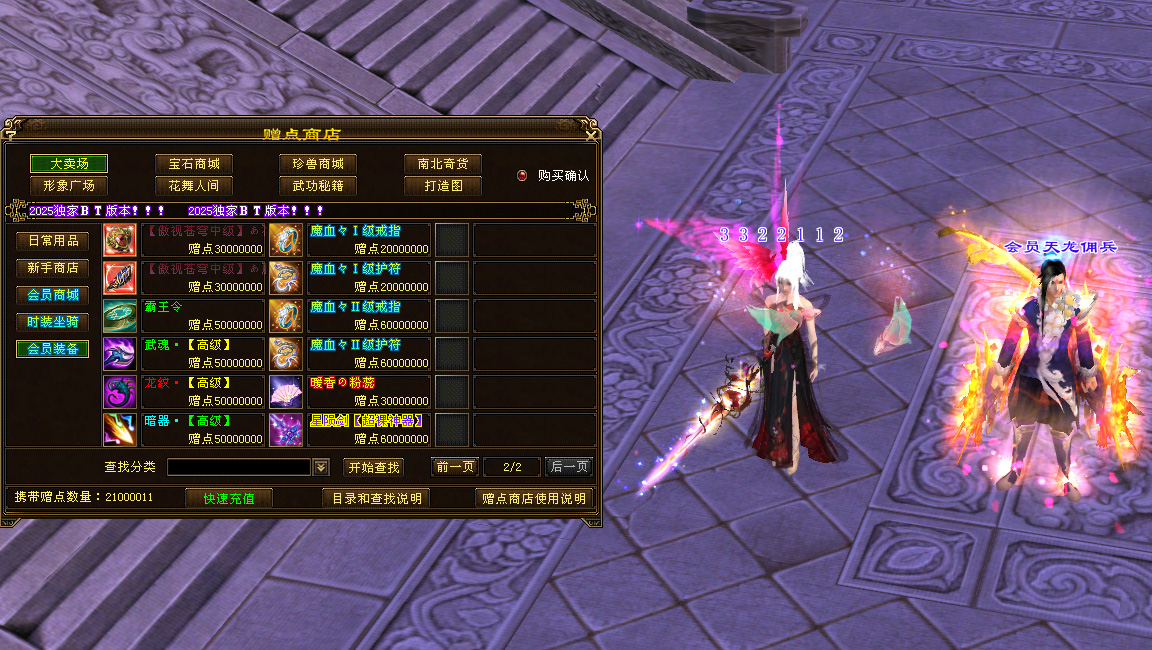This screenshot has height=650, width=1152.
Task: Open the 花舞人间 tab
Action: pyautogui.click(x=193, y=185)
